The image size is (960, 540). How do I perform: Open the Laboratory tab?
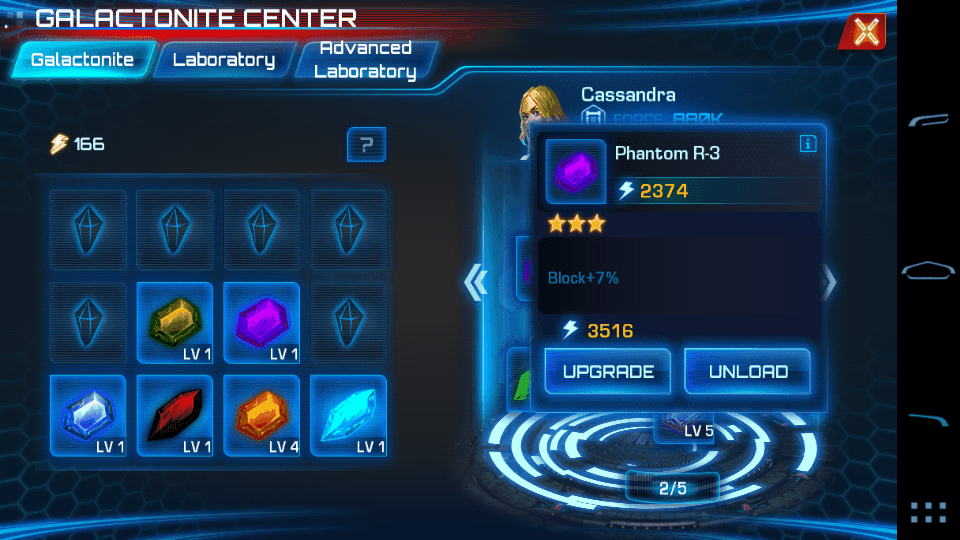pyautogui.click(x=223, y=60)
